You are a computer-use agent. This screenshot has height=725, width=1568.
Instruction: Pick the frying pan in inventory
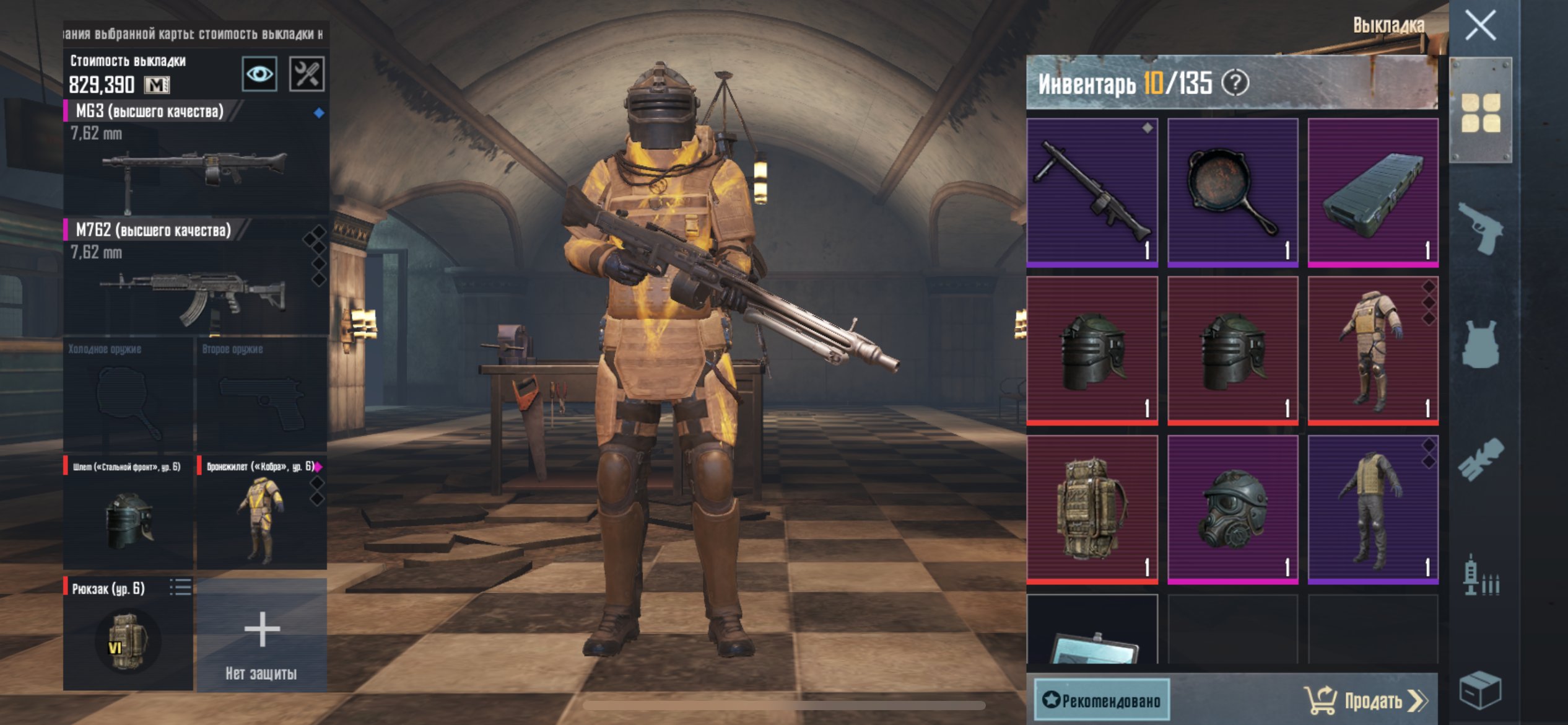[x=1232, y=192]
